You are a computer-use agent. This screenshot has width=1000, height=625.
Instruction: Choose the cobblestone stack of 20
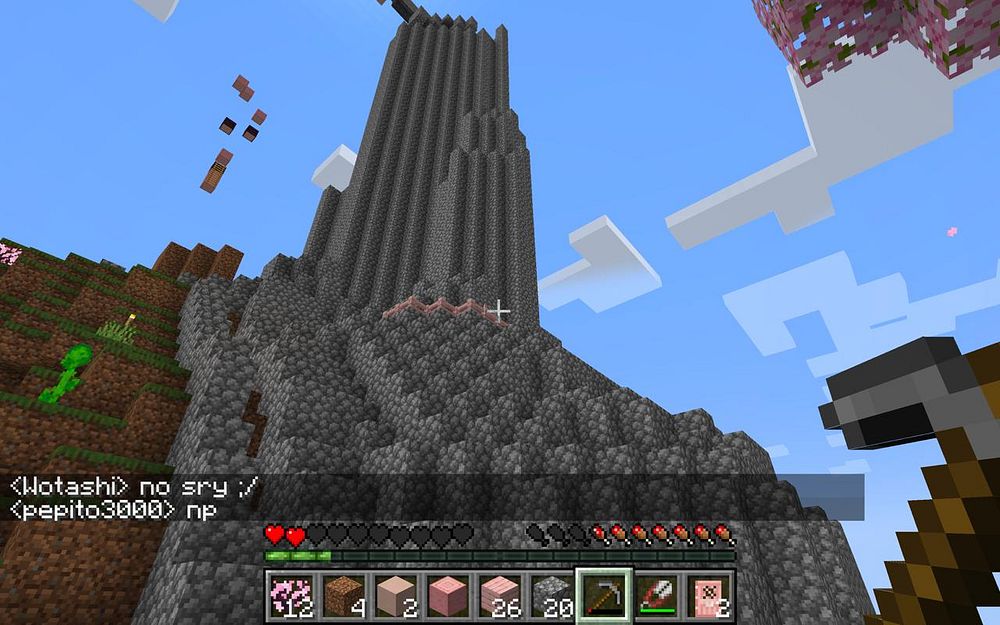coord(551,594)
